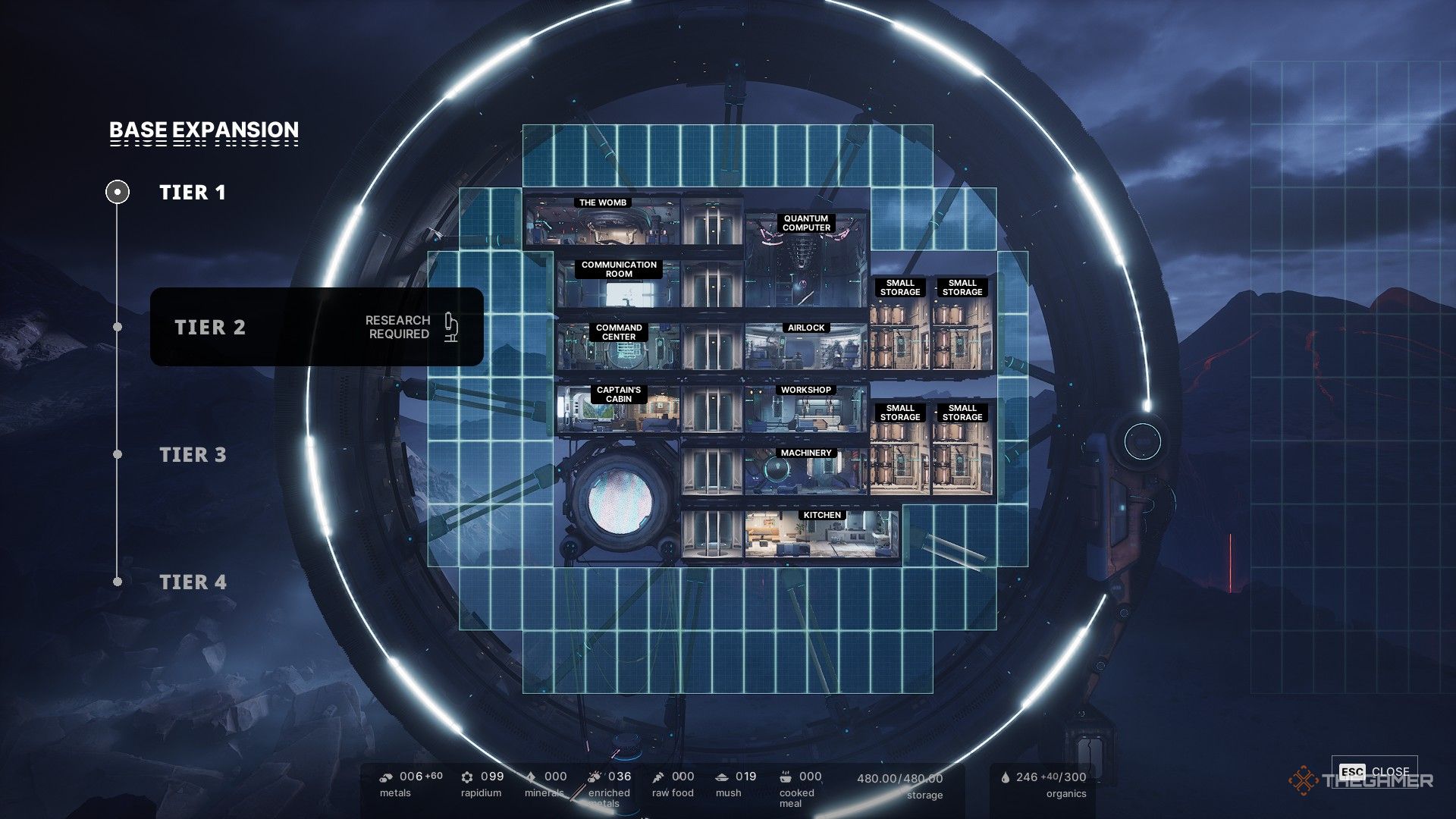Click the Research Required label
1456x819 pixels.
pos(397,328)
